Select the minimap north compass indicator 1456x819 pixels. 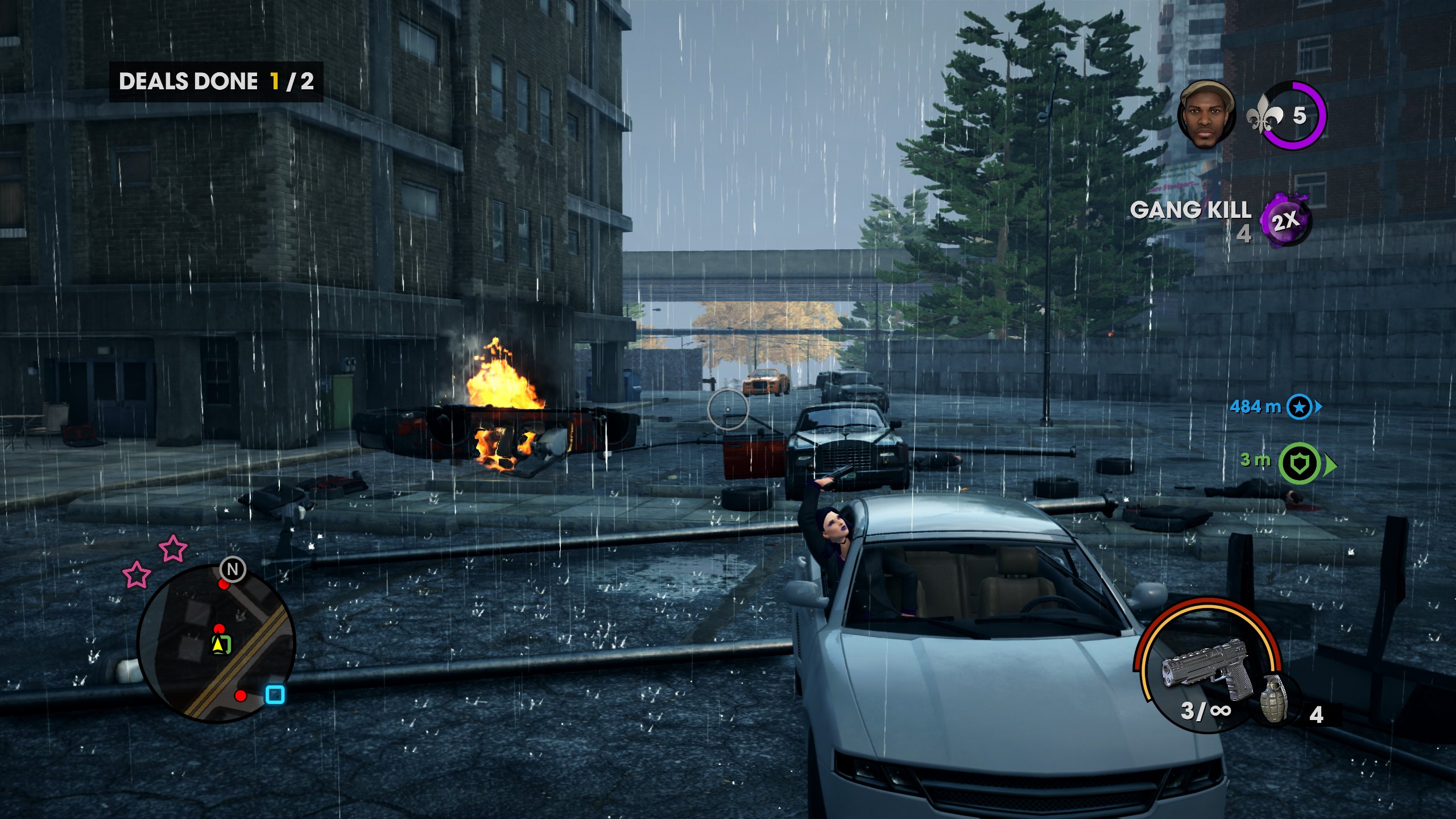coord(233,569)
